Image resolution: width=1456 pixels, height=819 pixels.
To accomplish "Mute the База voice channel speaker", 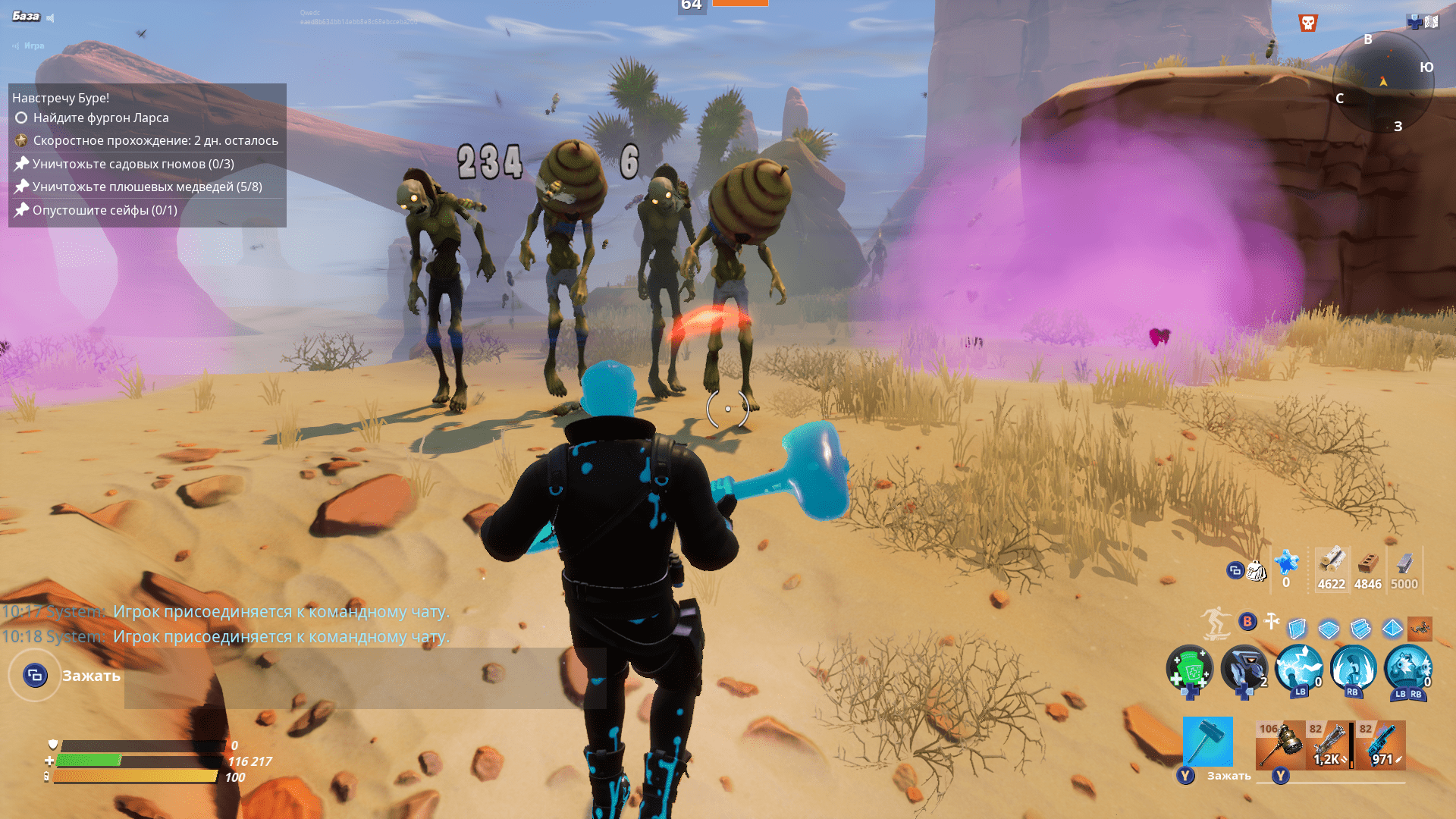I will (50, 17).
